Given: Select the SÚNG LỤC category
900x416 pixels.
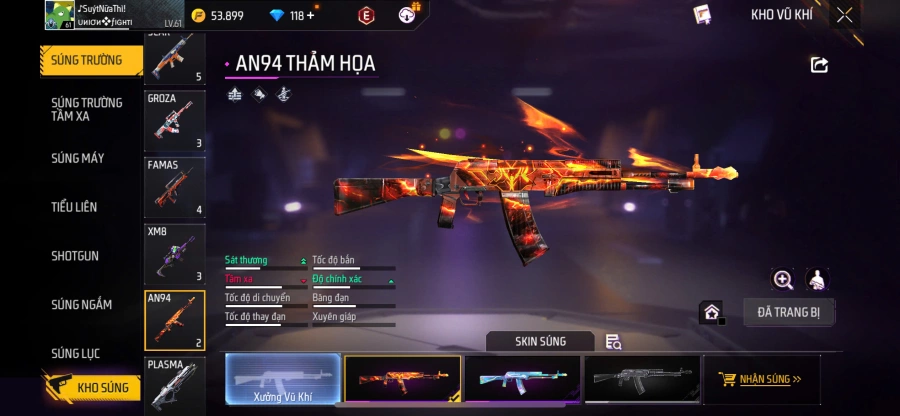Looking at the screenshot, I should click(x=76, y=353).
